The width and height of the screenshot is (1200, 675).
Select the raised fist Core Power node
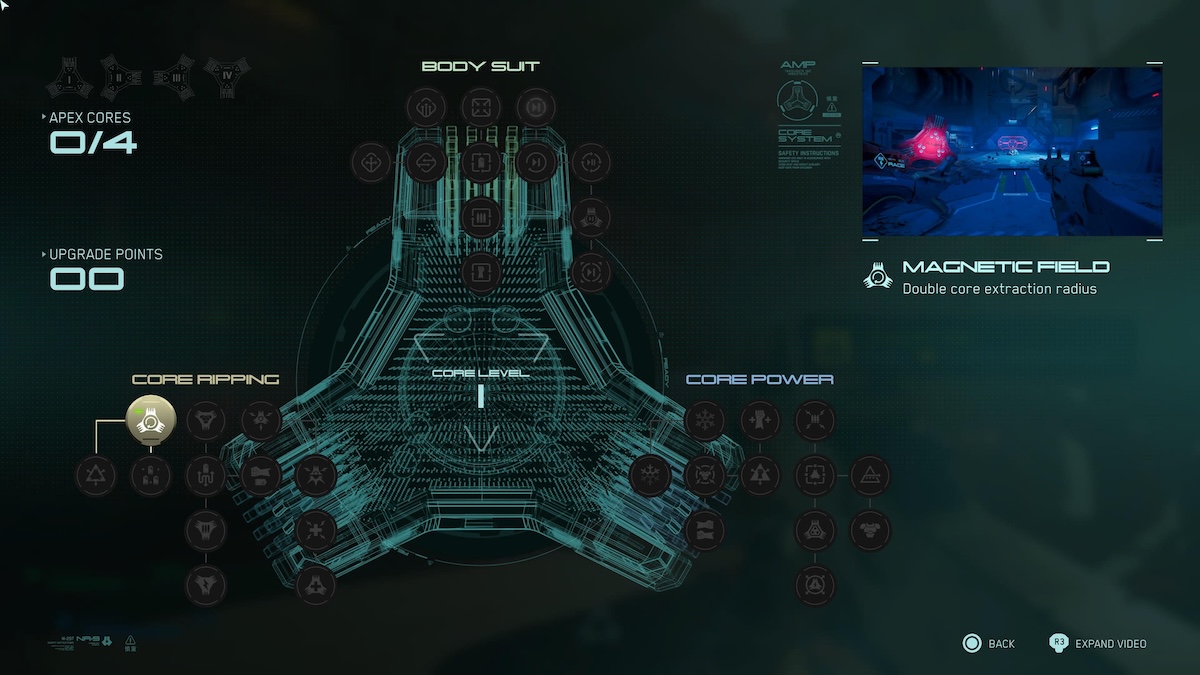click(760, 421)
